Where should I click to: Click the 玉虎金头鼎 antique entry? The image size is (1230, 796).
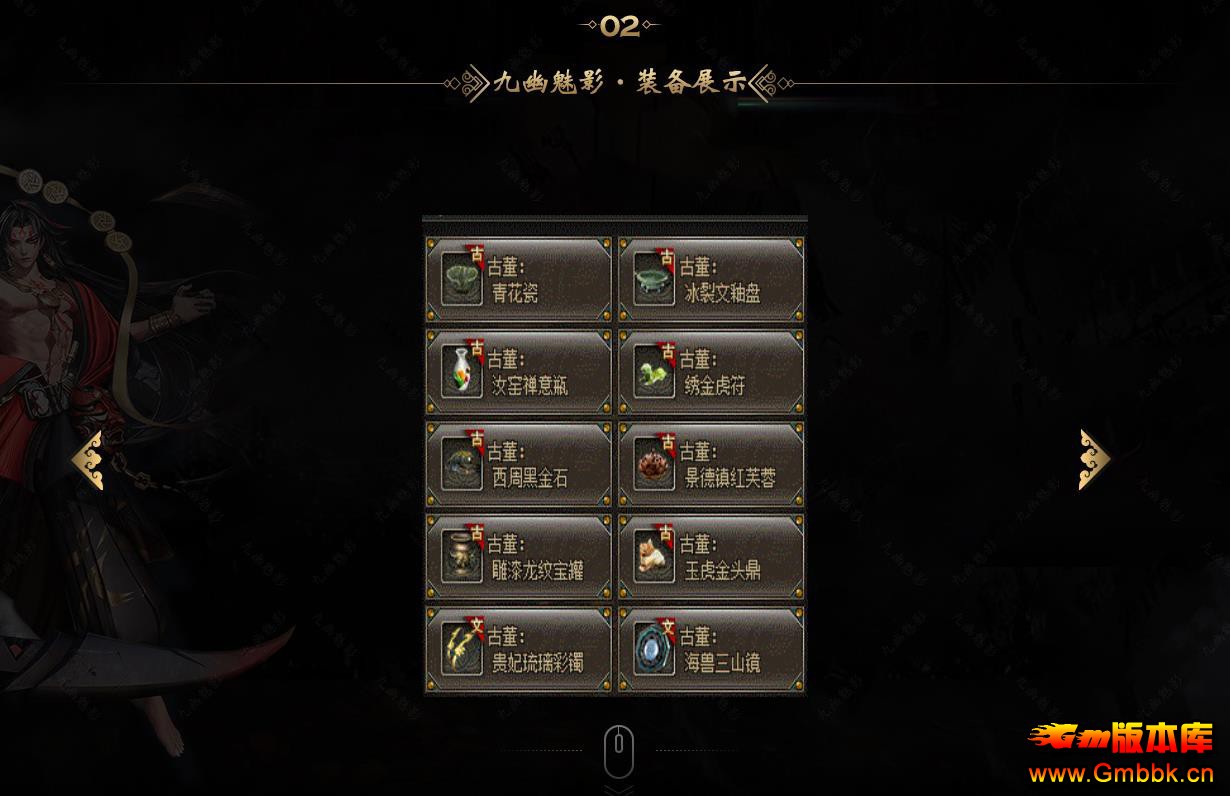click(x=711, y=557)
